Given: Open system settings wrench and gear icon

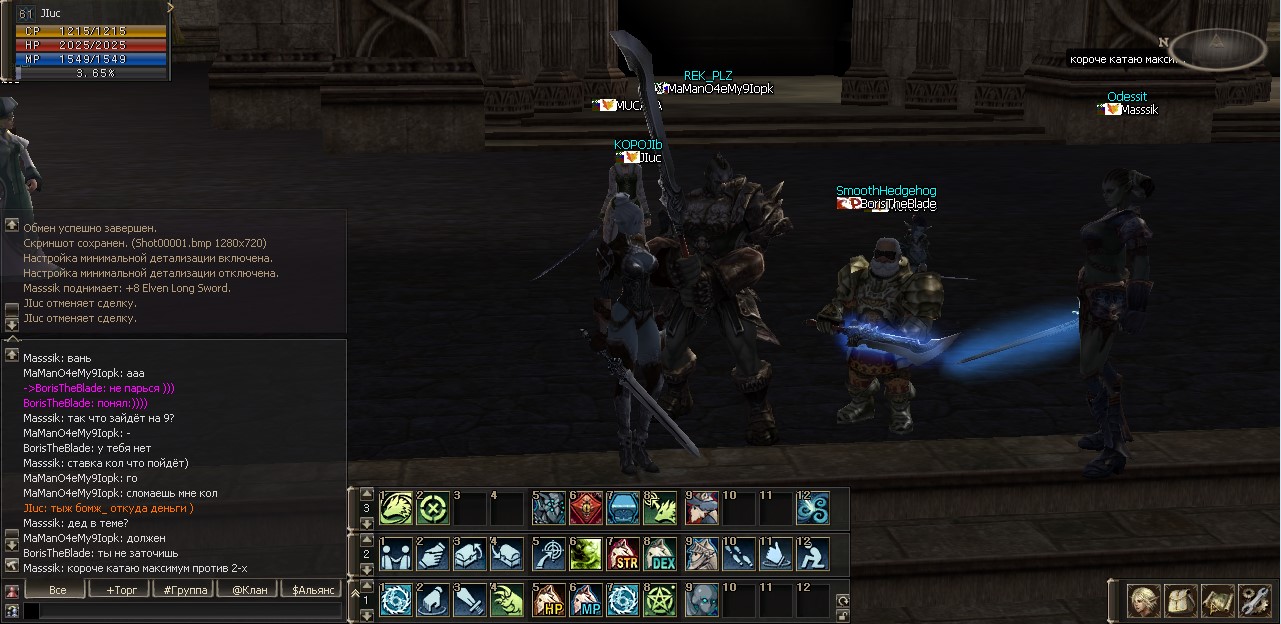Looking at the screenshot, I should pos(1253,600).
